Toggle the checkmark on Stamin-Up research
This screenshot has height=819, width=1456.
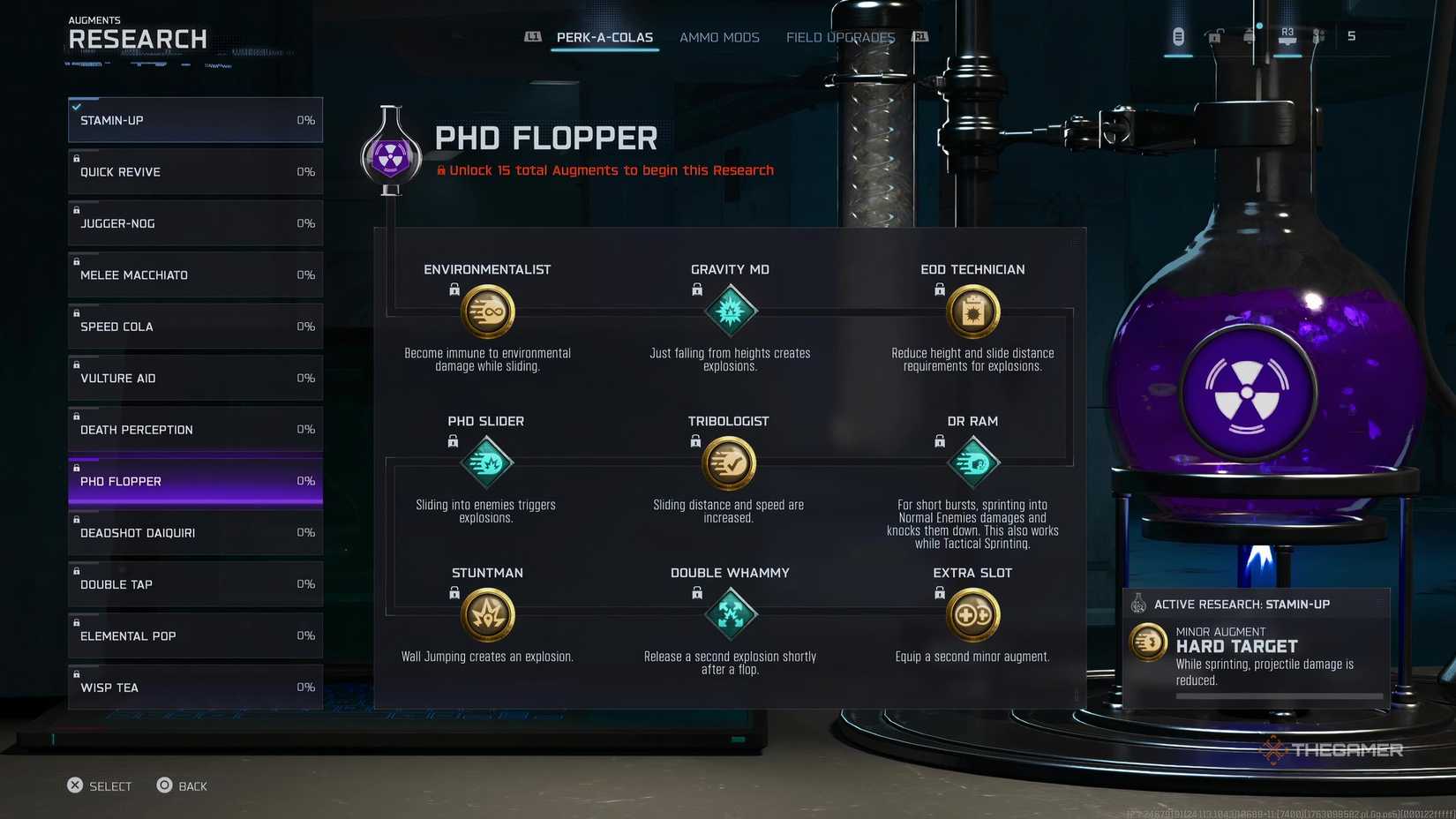(78, 107)
